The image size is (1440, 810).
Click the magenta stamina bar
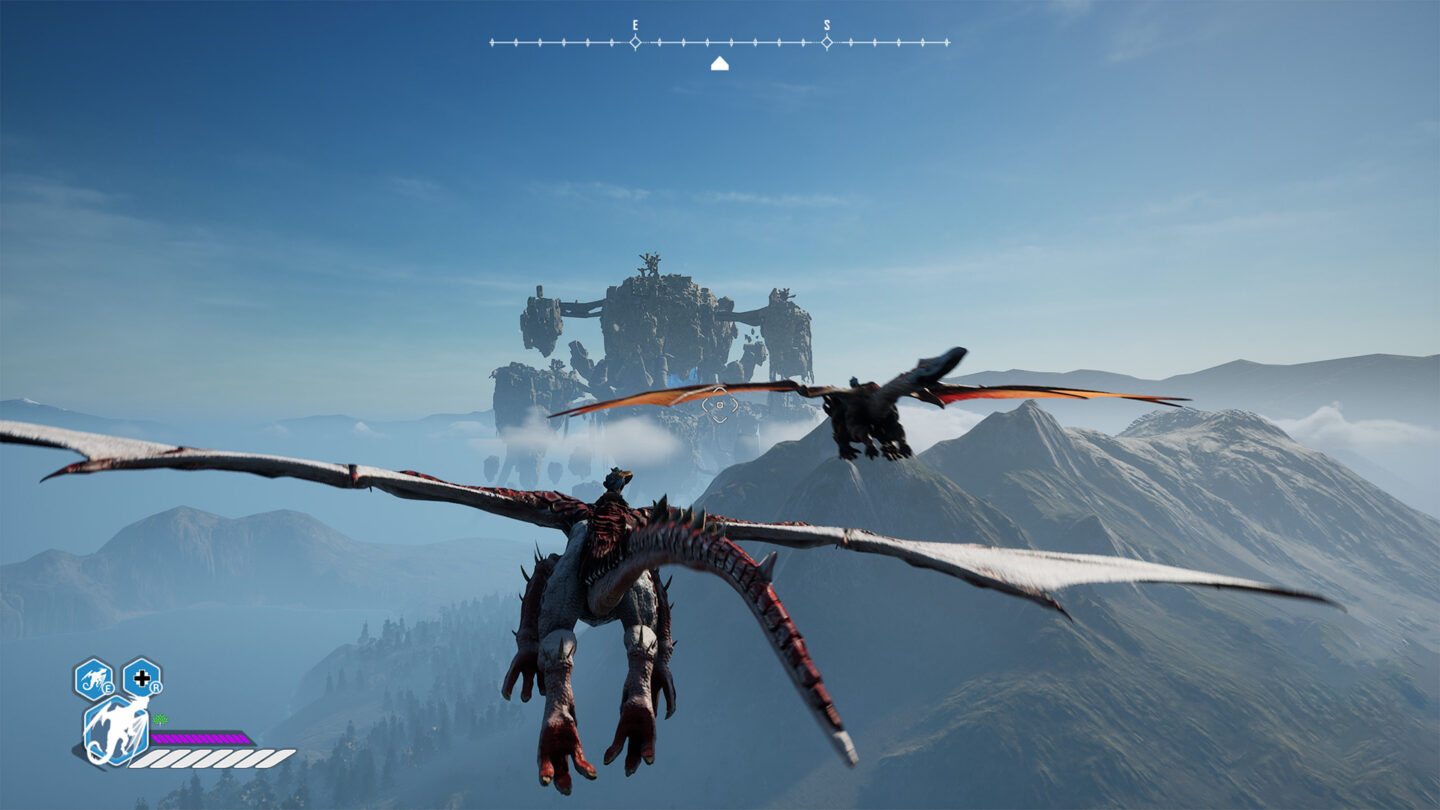coord(201,737)
